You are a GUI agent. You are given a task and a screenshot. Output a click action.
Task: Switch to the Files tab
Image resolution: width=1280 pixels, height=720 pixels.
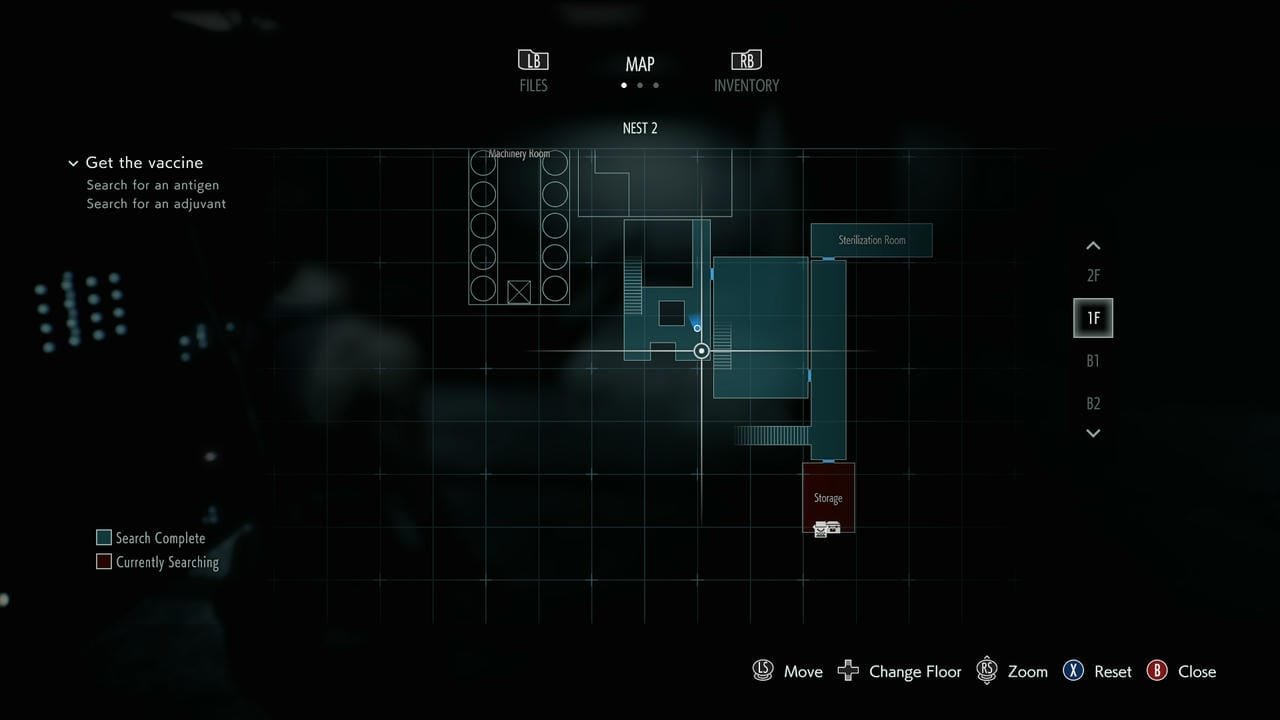(x=533, y=71)
